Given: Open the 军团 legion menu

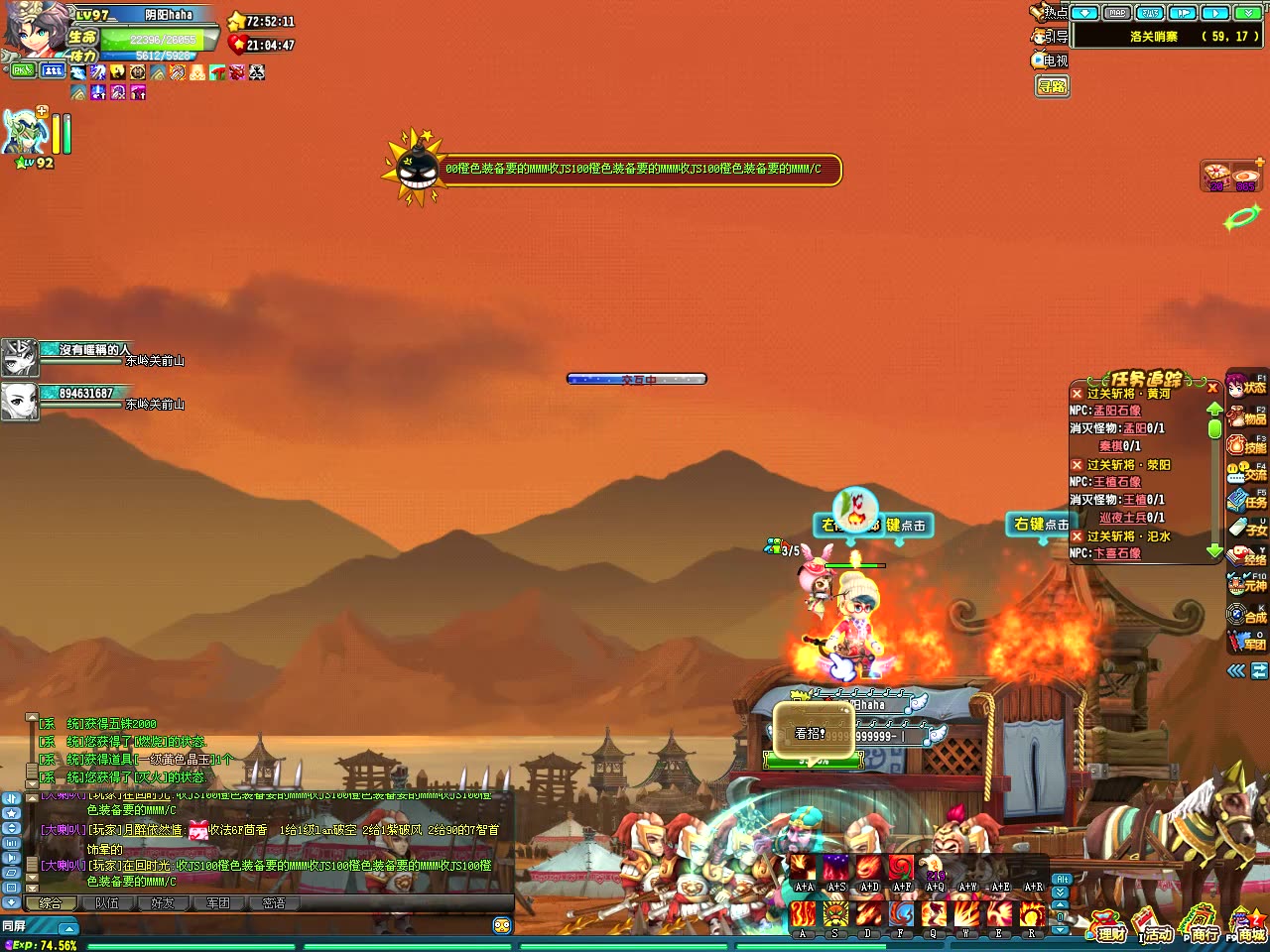Looking at the screenshot, I should tap(1246, 643).
